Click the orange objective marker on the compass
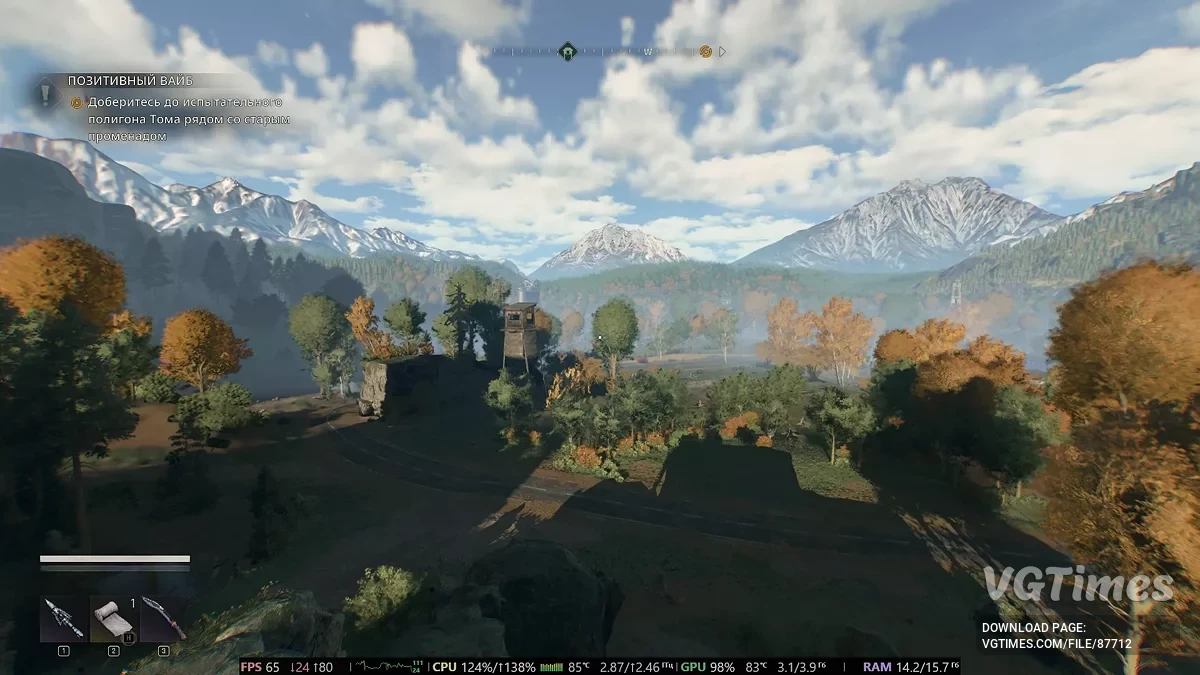Screen dimensions: 1200x675 [706, 51]
